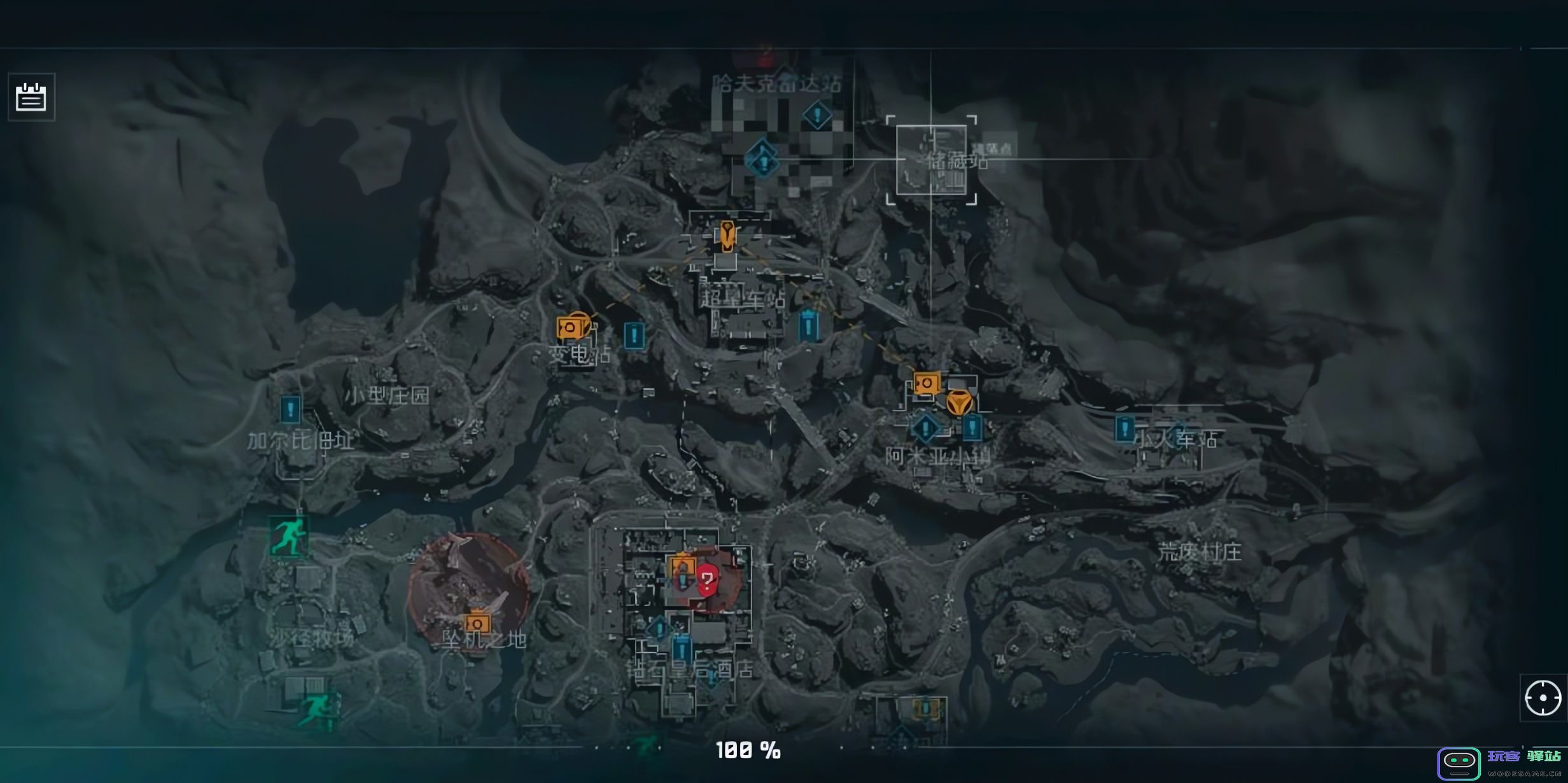Select the blue marker above 加尔比旧址
1568x783 pixels.
(290, 409)
